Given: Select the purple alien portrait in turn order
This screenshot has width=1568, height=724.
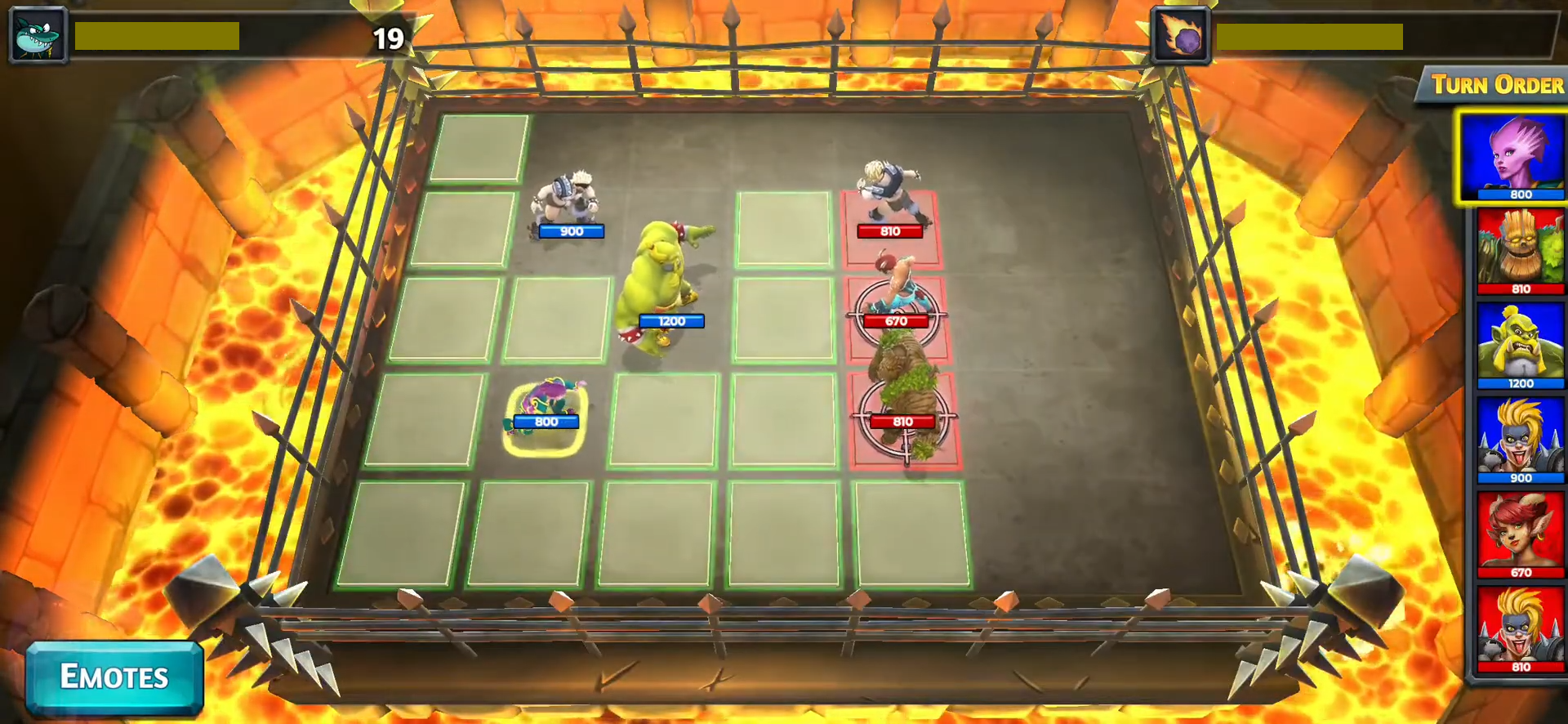Looking at the screenshot, I should (x=1513, y=157).
